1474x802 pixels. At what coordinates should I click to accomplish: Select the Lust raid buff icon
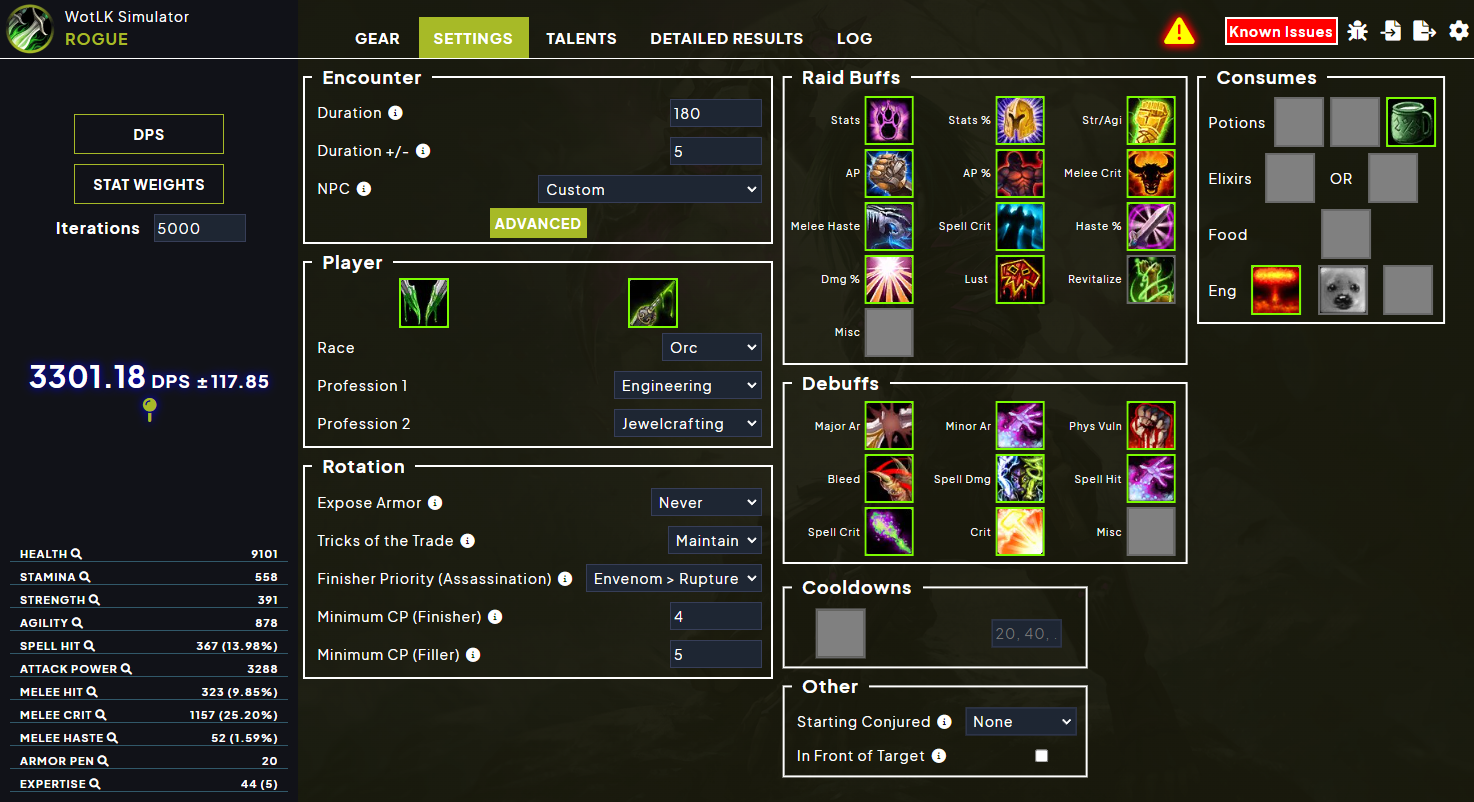[x=1019, y=279]
